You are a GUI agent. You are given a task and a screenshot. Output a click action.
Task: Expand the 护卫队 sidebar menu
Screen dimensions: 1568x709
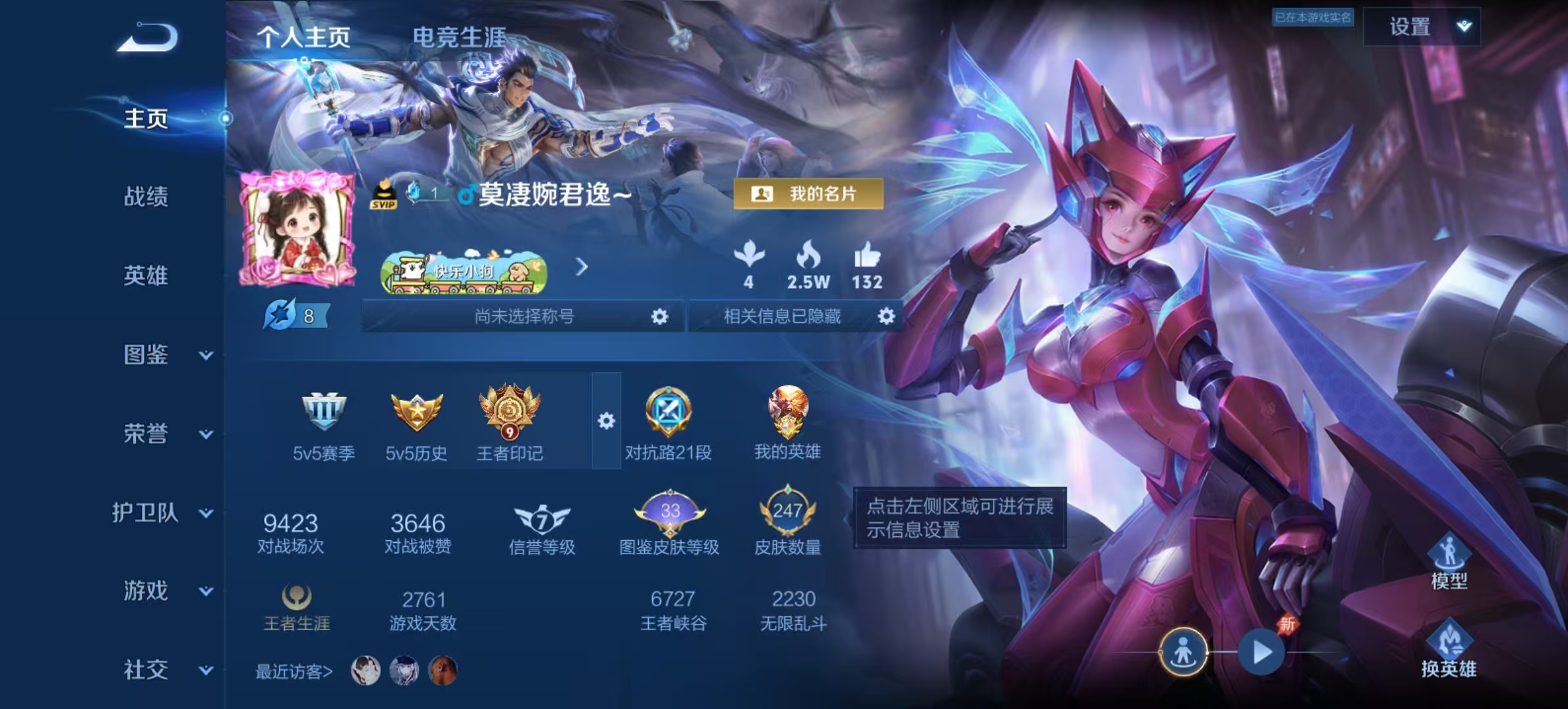[x=161, y=513]
